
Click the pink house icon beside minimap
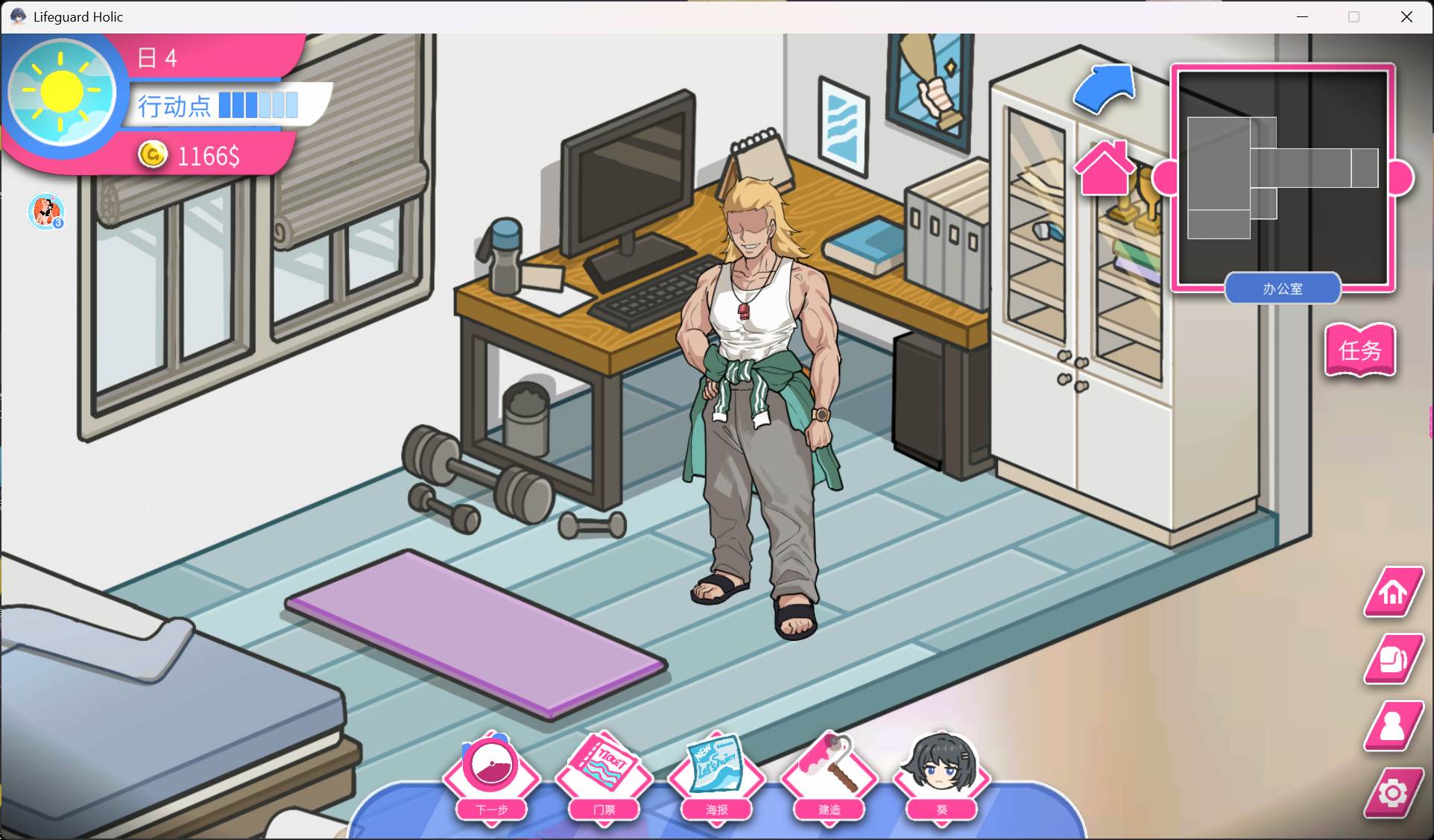[1105, 168]
